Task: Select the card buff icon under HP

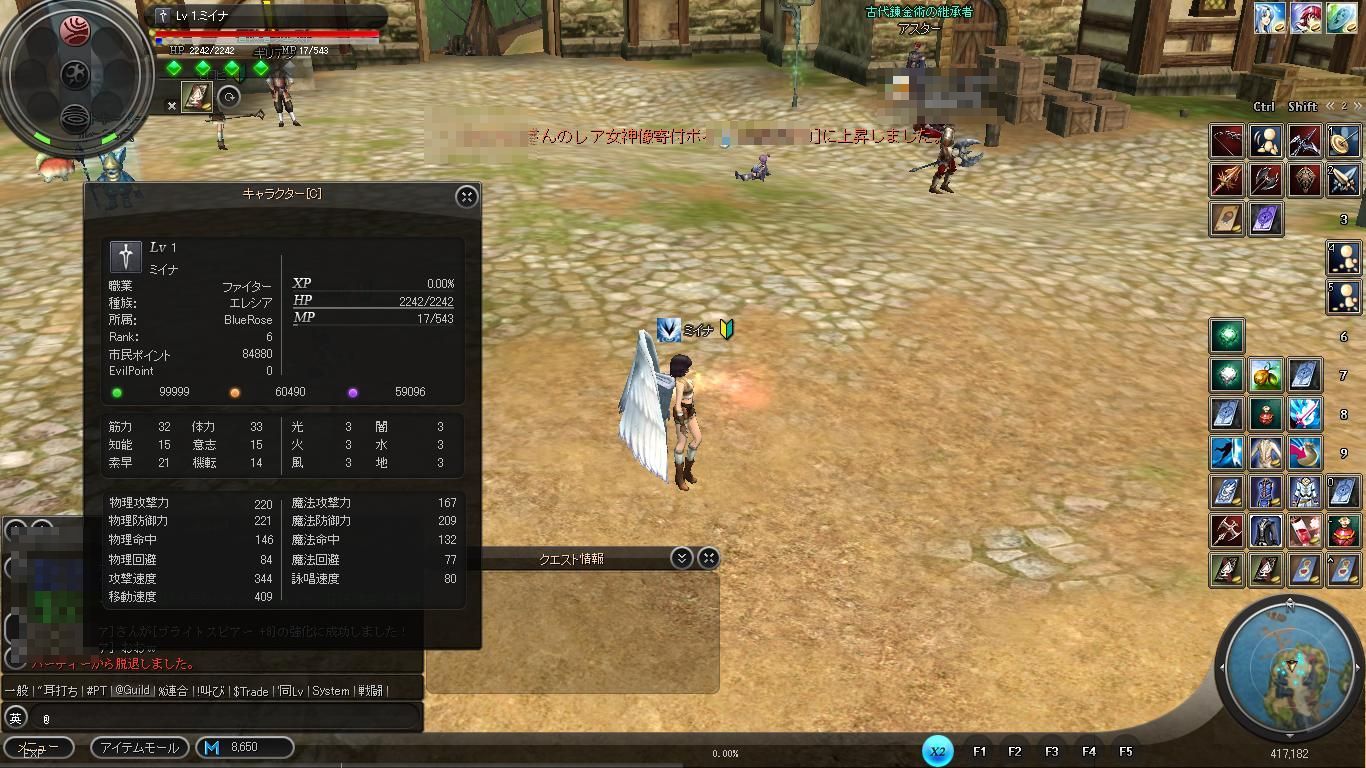Action: coord(196,97)
